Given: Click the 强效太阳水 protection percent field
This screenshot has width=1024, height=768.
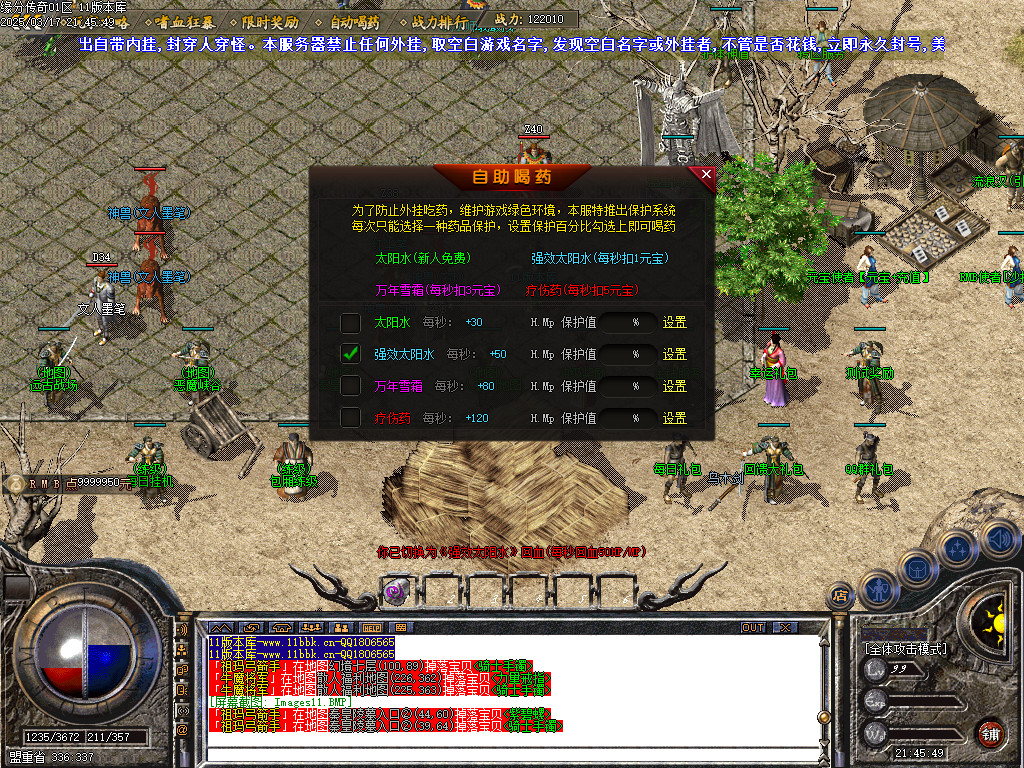Looking at the screenshot, I should tap(629, 354).
